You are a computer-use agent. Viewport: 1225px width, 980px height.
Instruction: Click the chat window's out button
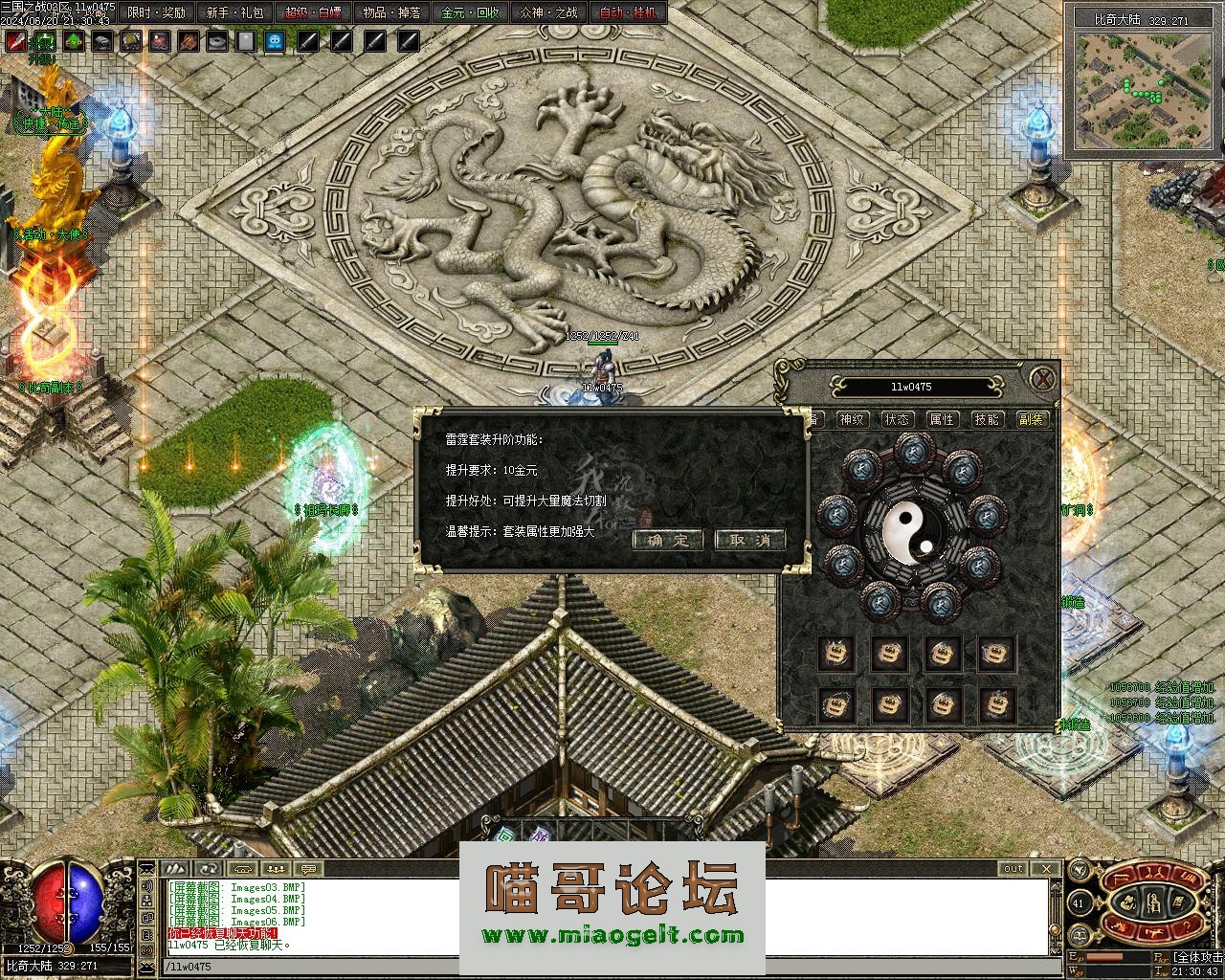pos(1013,869)
